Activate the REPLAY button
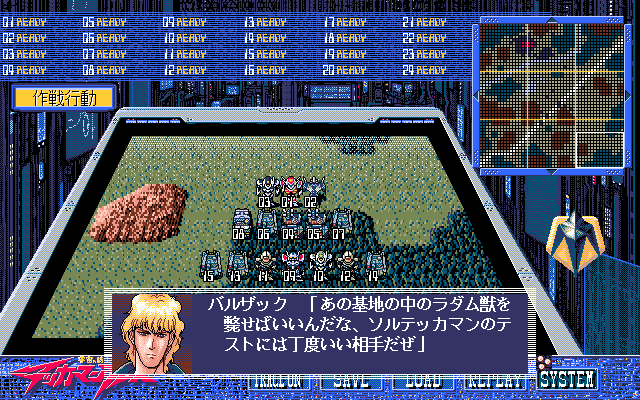Screen dimensions: 640x400 [x=492, y=382]
